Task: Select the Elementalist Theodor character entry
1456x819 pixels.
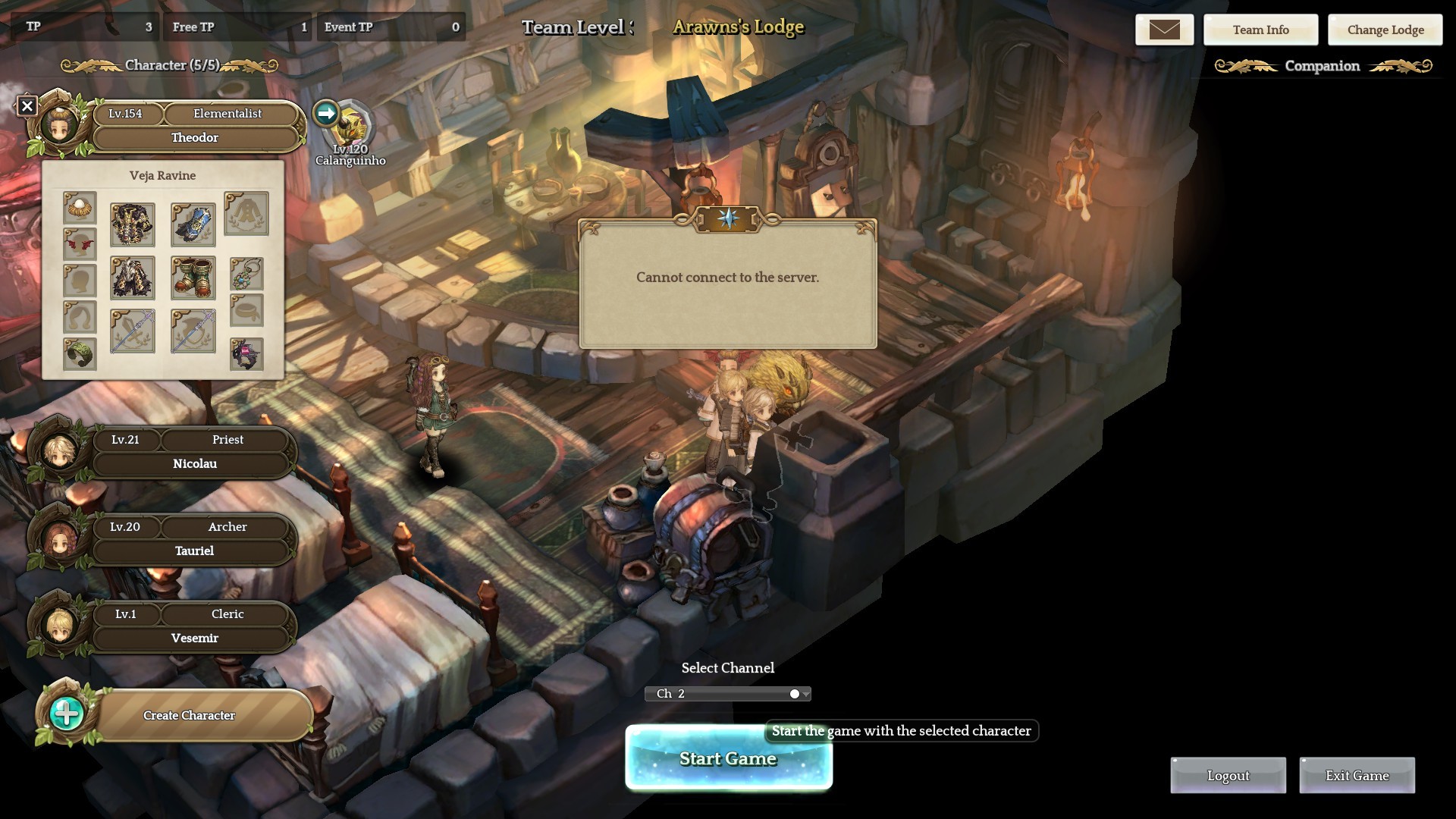Action: click(195, 127)
